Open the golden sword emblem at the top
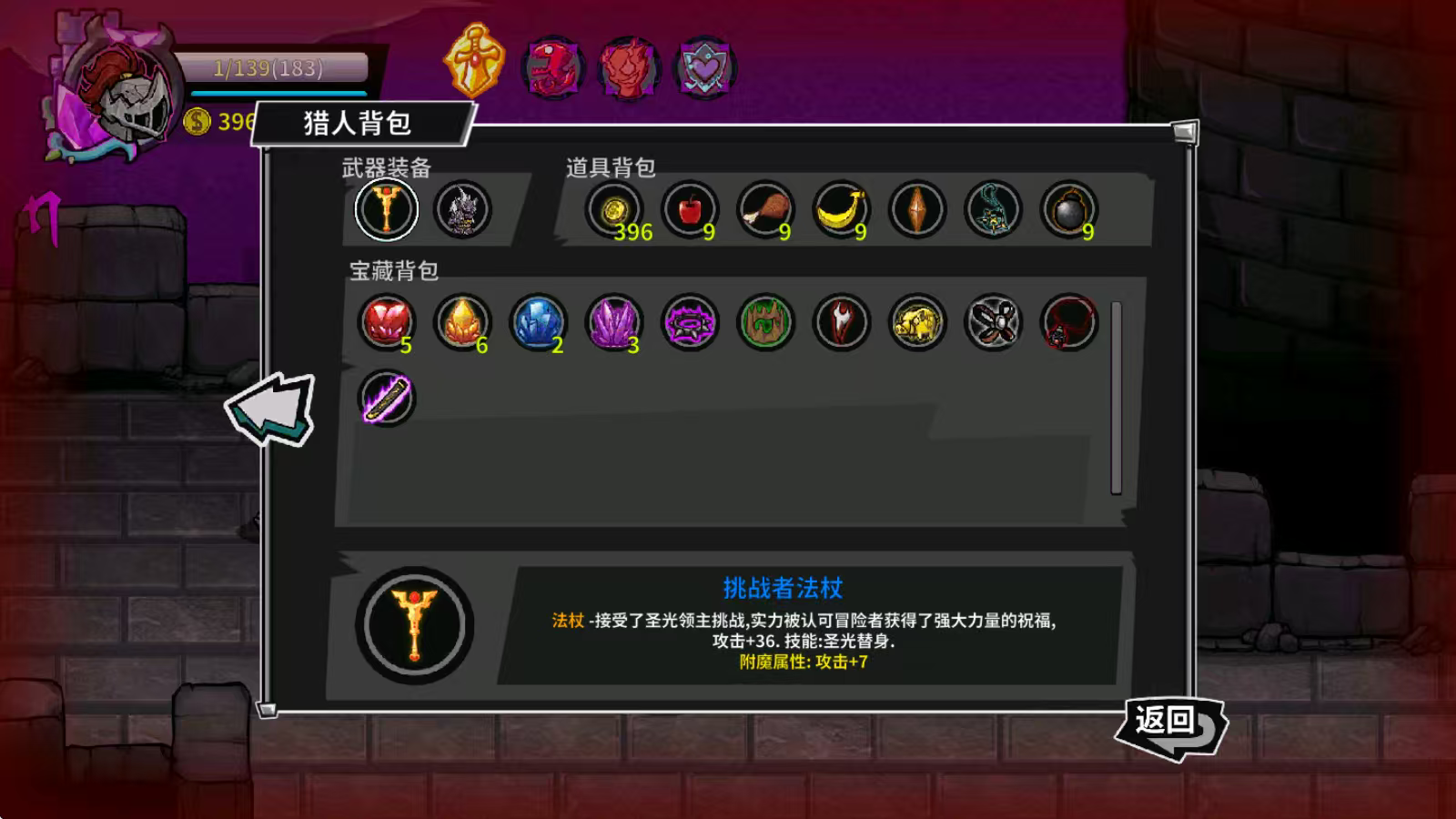Viewport: 1456px width, 819px height. (x=475, y=64)
